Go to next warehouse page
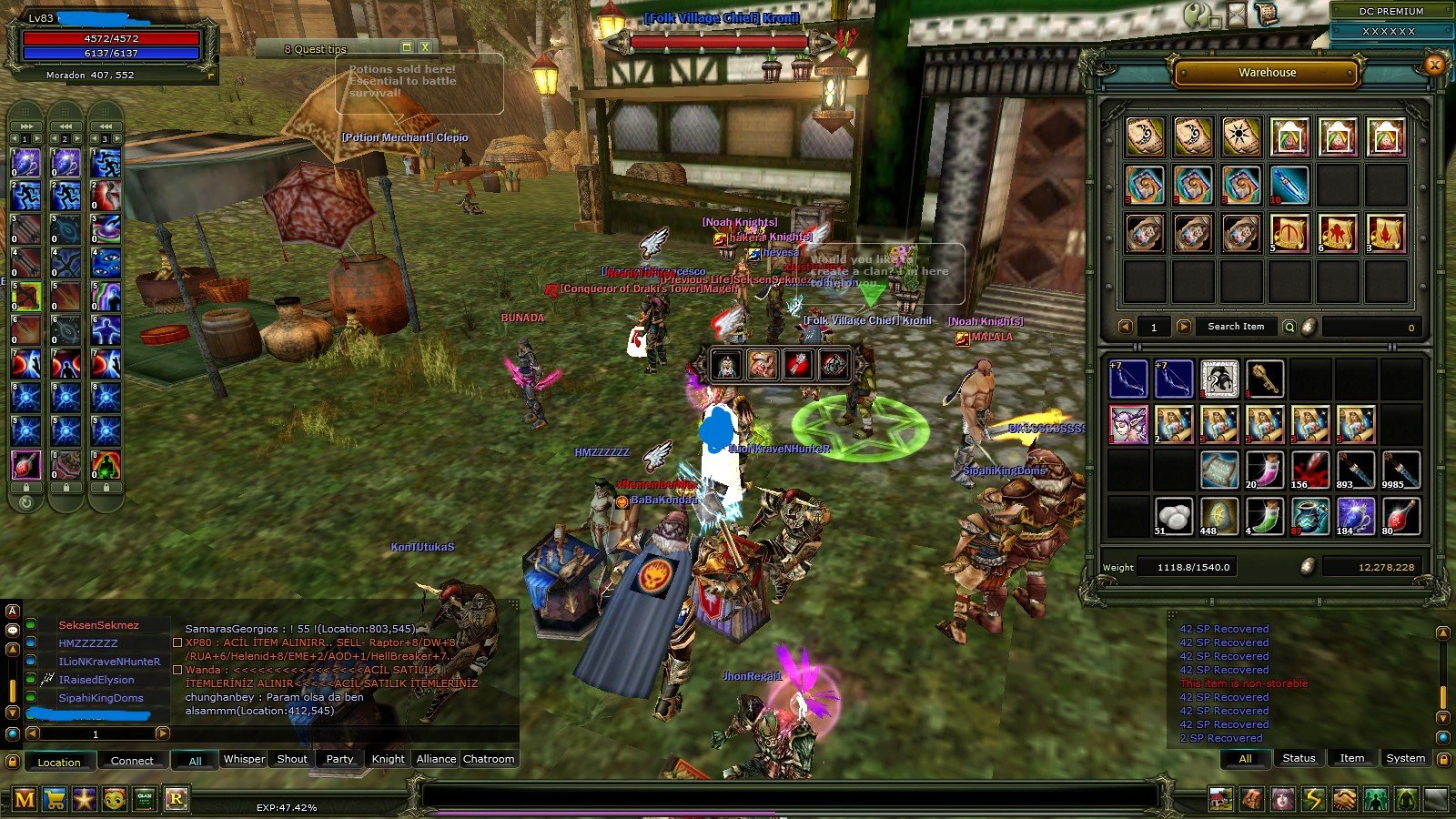 point(1183,327)
